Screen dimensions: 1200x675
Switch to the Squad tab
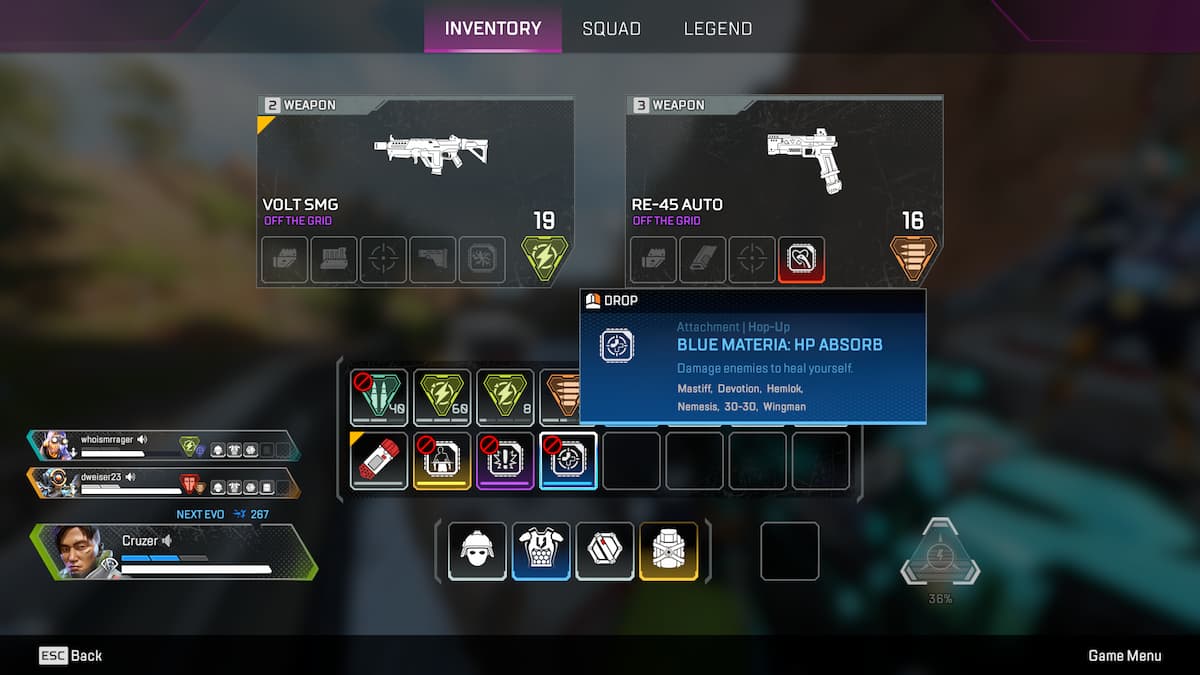(x=611, y=29)
